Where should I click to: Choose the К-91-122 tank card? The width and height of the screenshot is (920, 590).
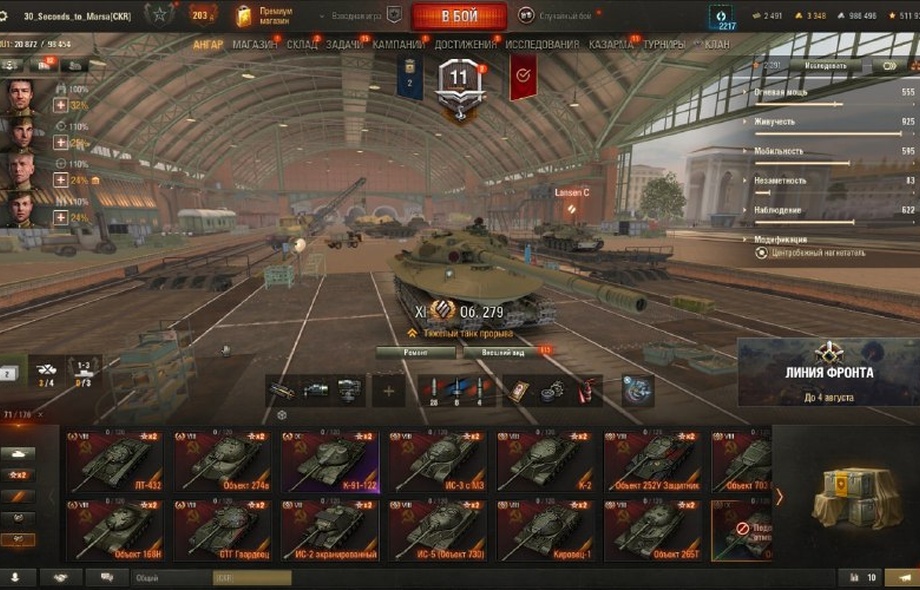click(332, 460)
